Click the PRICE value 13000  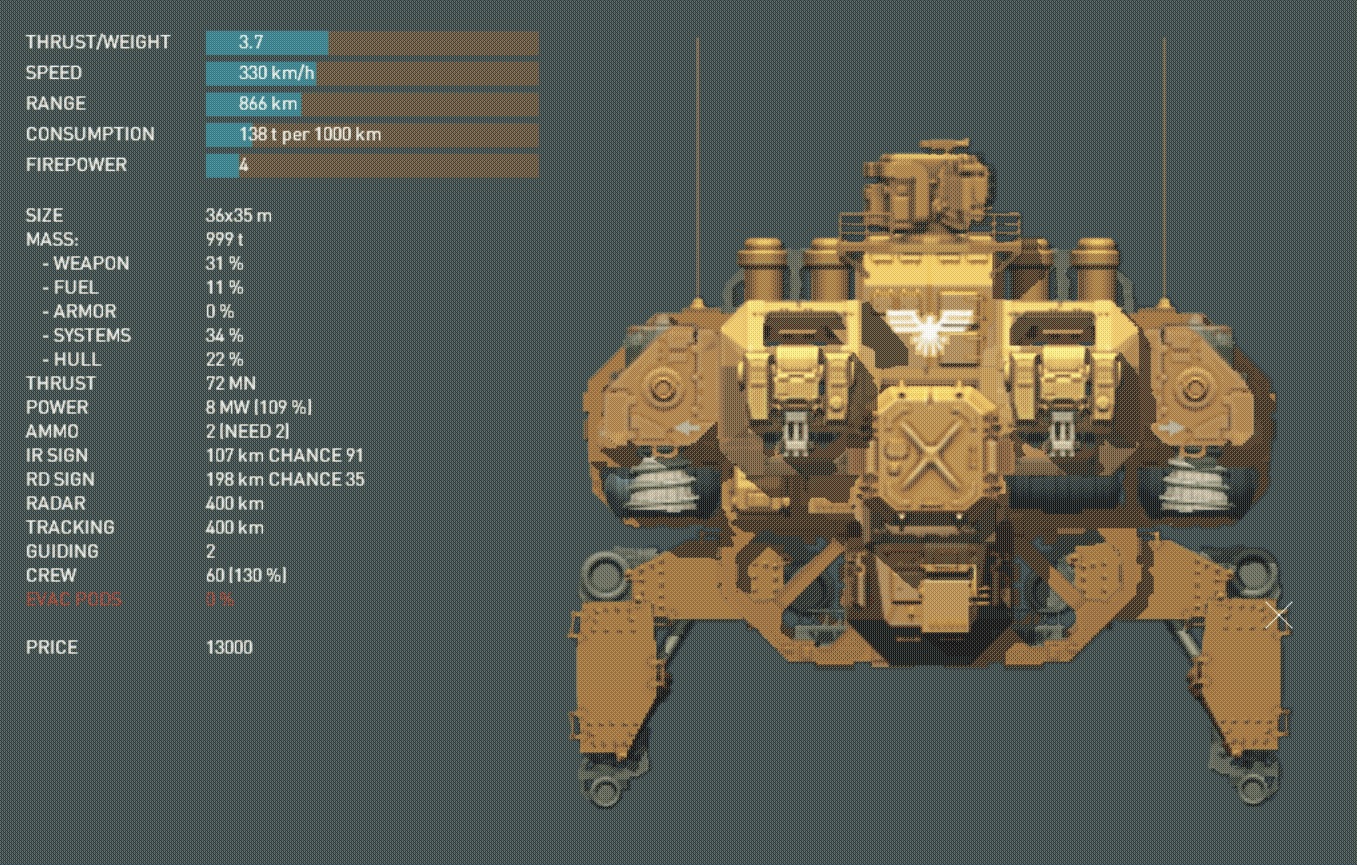click(x=229, y=647)
